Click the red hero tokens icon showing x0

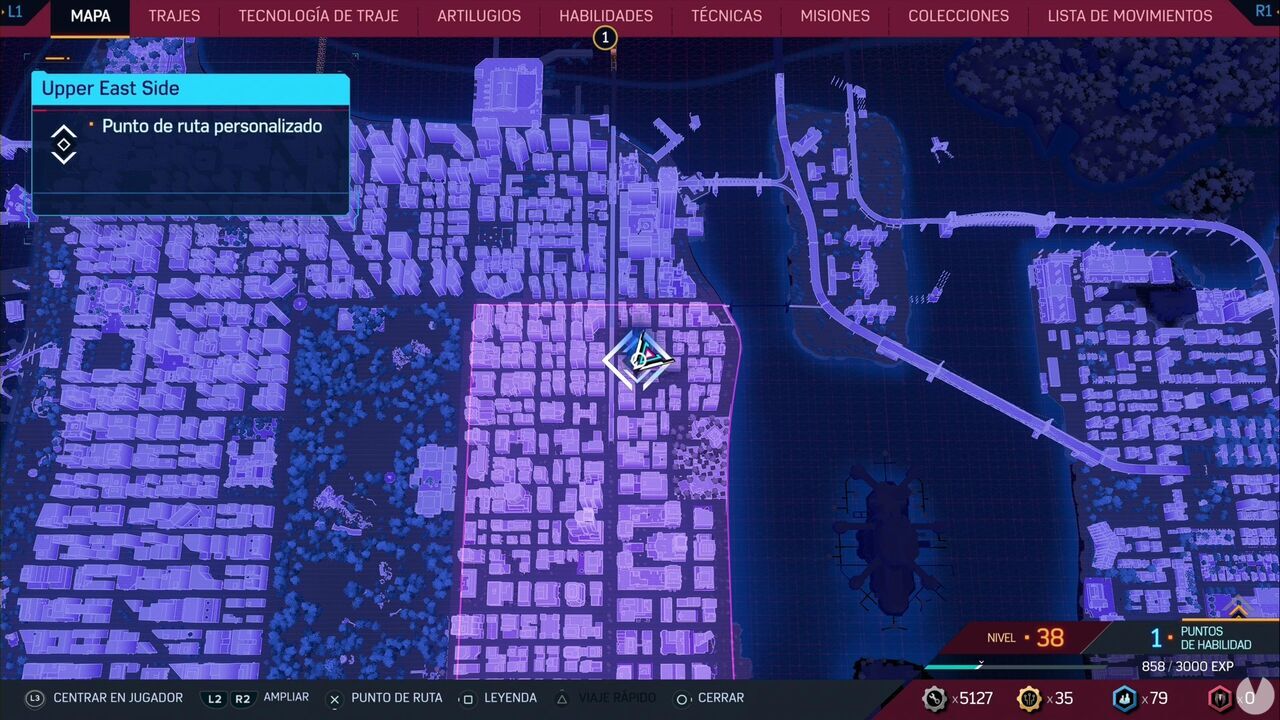click(1218, 700)
